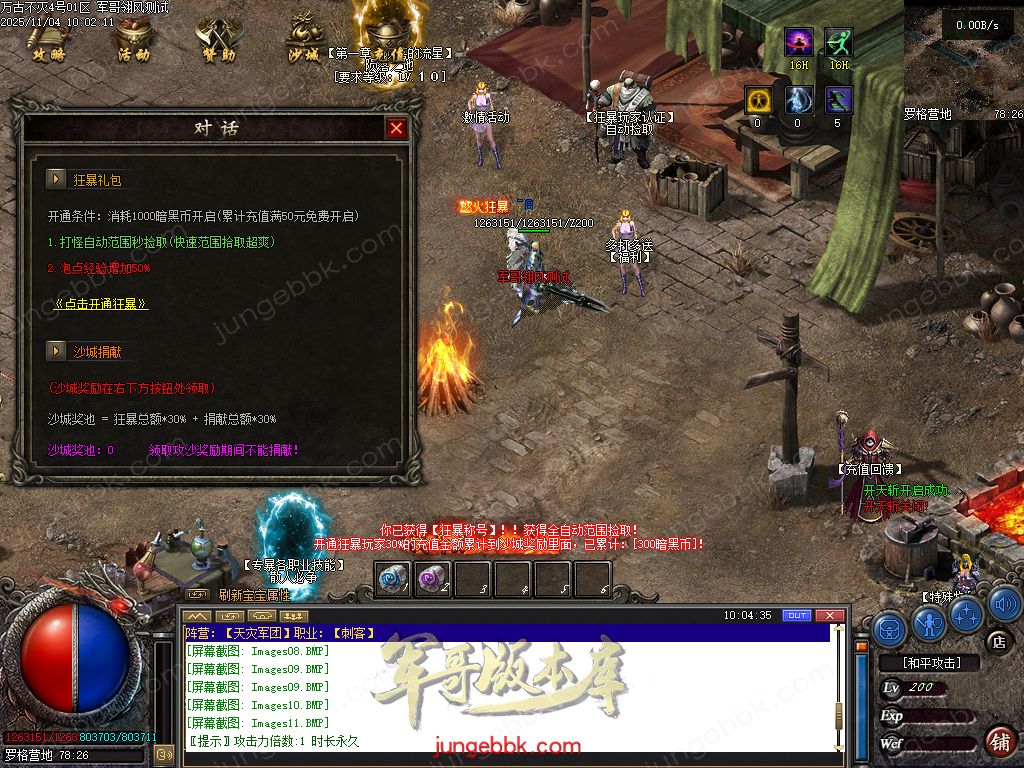The height and width of the screenshot is (768, 1024).
Task: Use the blue orb item in hotbar slot 1
Action: click(x=393, y=579)
